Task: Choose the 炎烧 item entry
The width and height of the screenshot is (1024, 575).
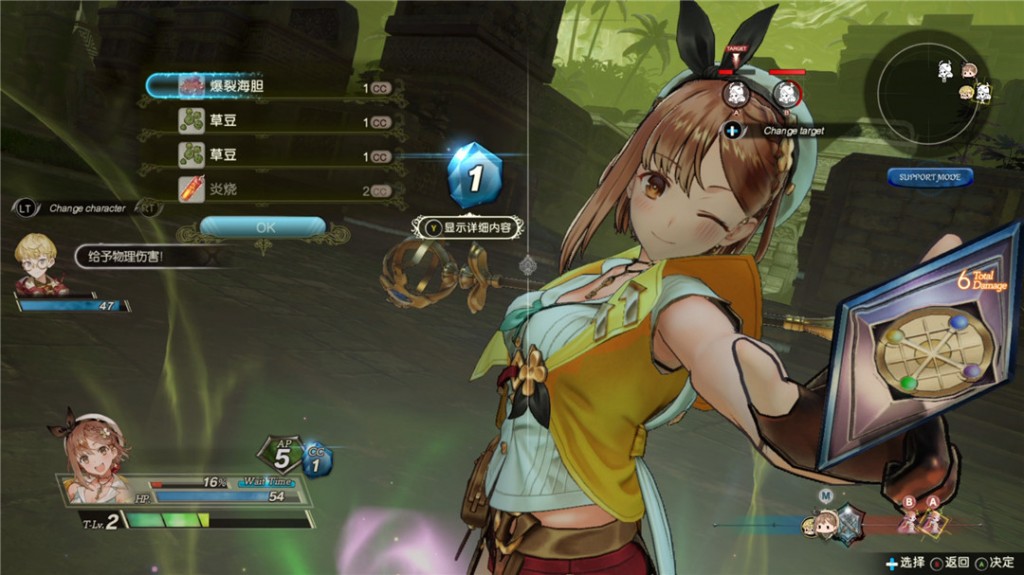Action: point(270,189)
